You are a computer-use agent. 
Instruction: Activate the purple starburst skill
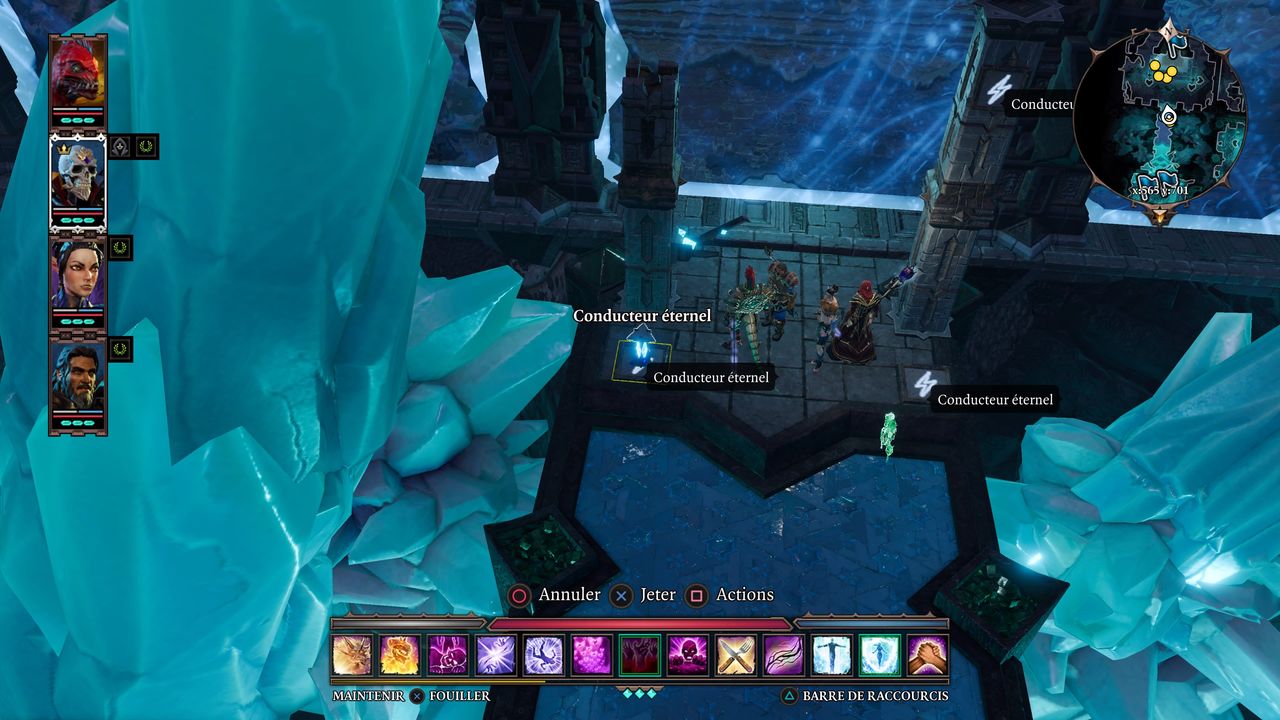(x=496, y=656)
